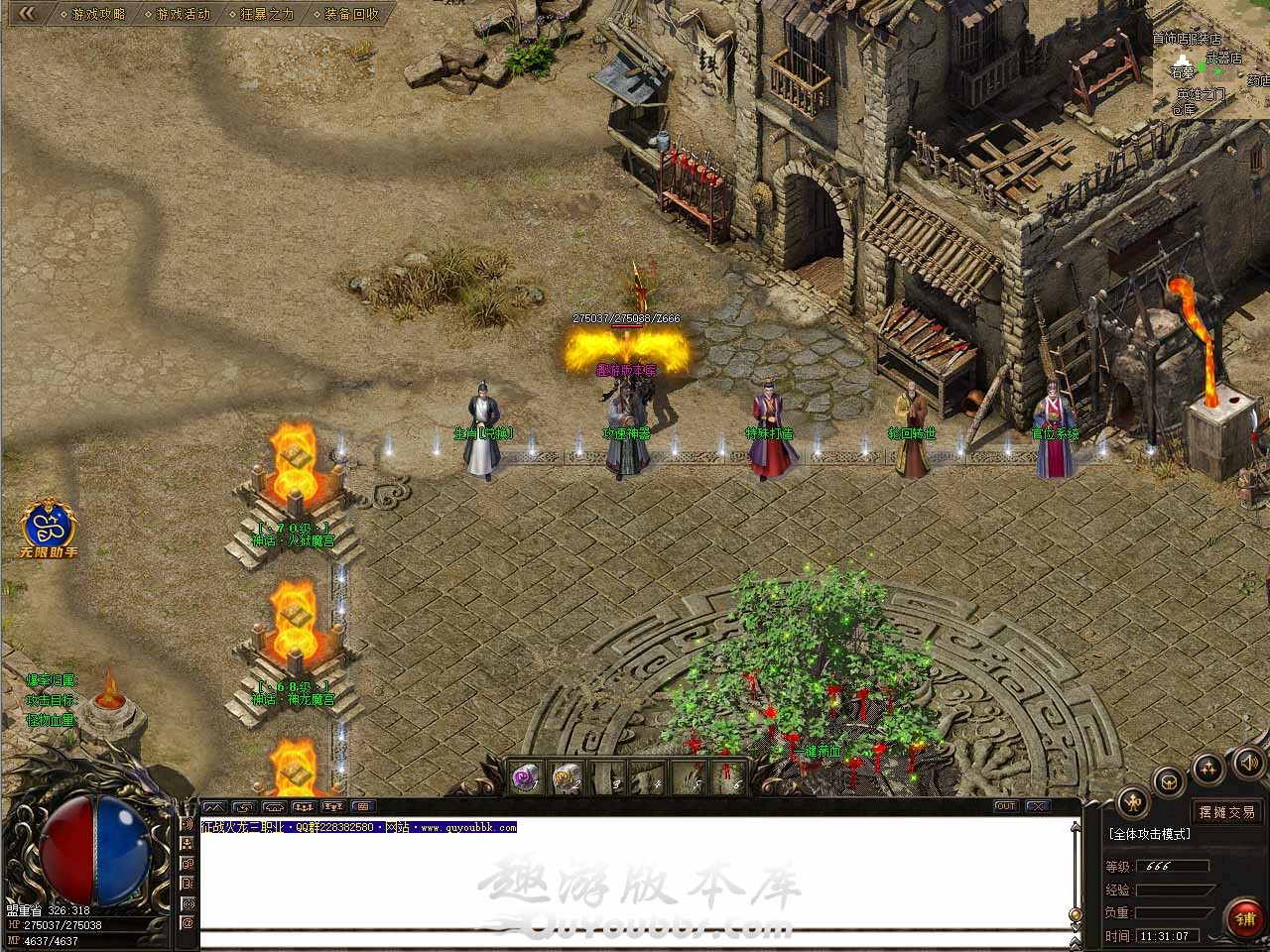Click the 摆摊交易 stall trade button

[1226, 812]
